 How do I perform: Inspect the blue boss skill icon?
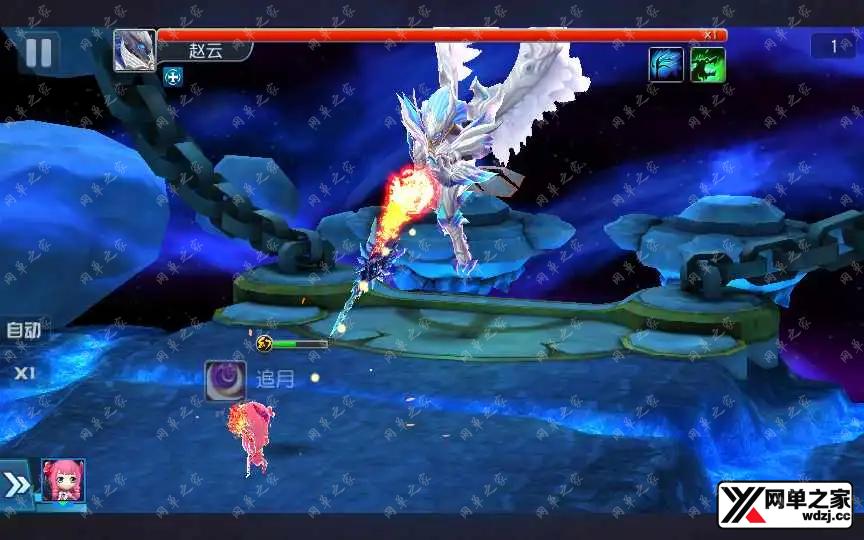point(666,65)
